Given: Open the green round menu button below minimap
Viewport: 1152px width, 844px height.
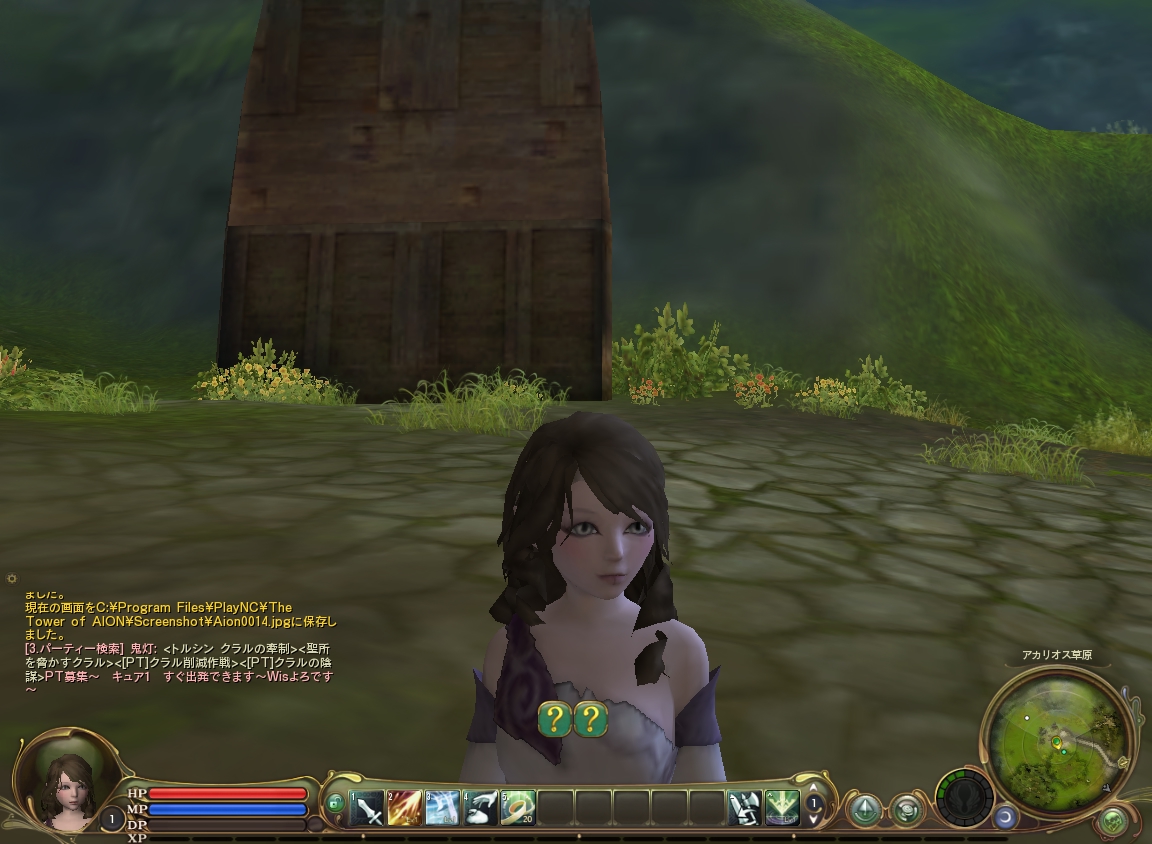Looking at the screenshot, I should pyautogui.click(x=1112, y=822).
